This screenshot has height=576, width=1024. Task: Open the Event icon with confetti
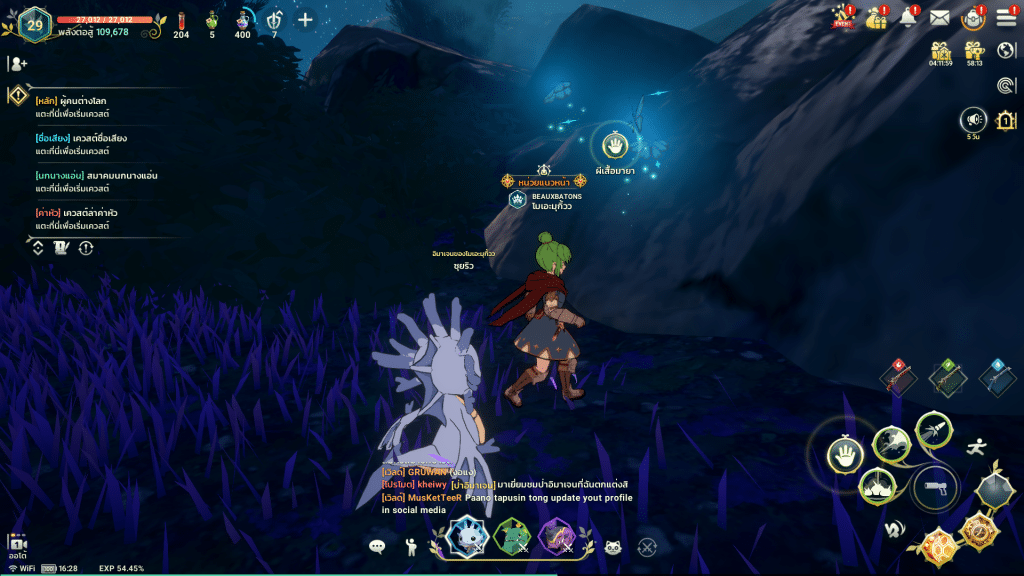pyautogui.click(x=843, y=17)
